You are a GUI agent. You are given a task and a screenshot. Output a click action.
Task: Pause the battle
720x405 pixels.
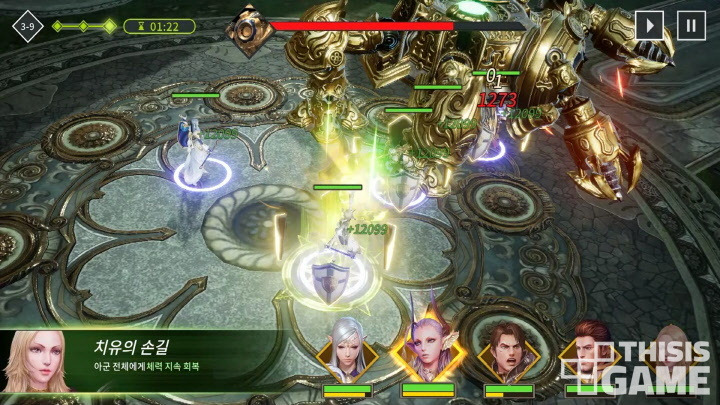(691, 25)
